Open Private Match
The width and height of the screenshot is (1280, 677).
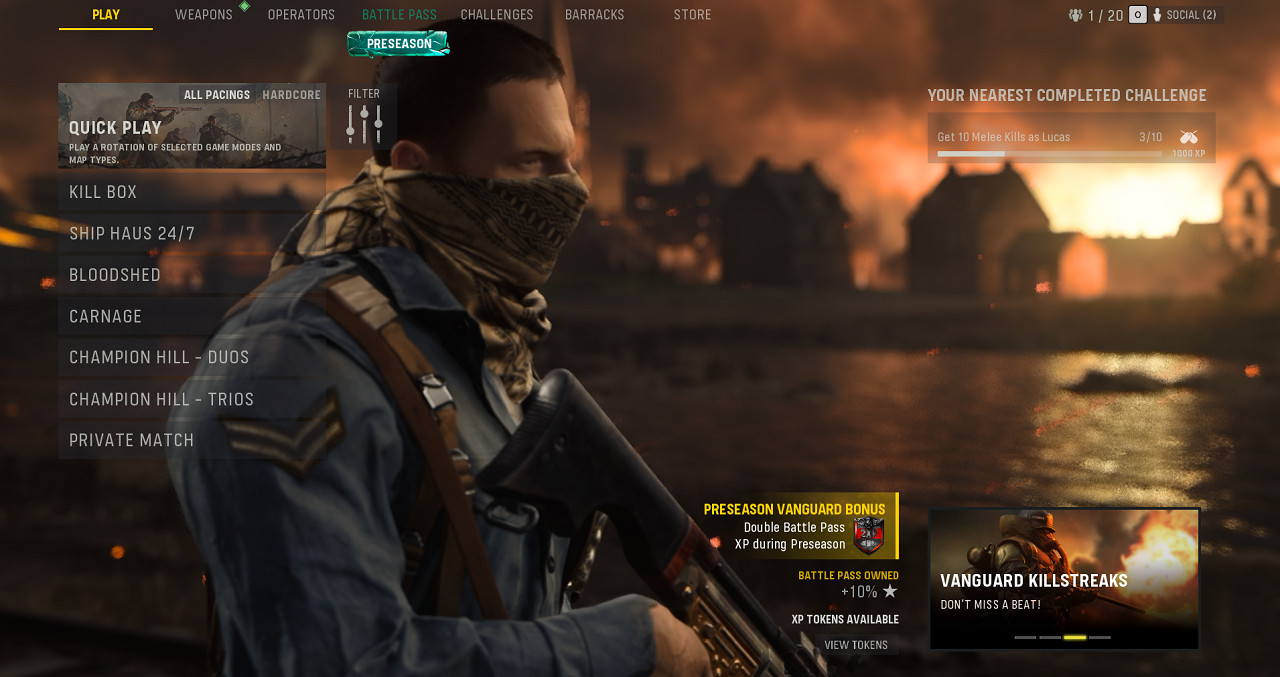click(x=190, y=441)
